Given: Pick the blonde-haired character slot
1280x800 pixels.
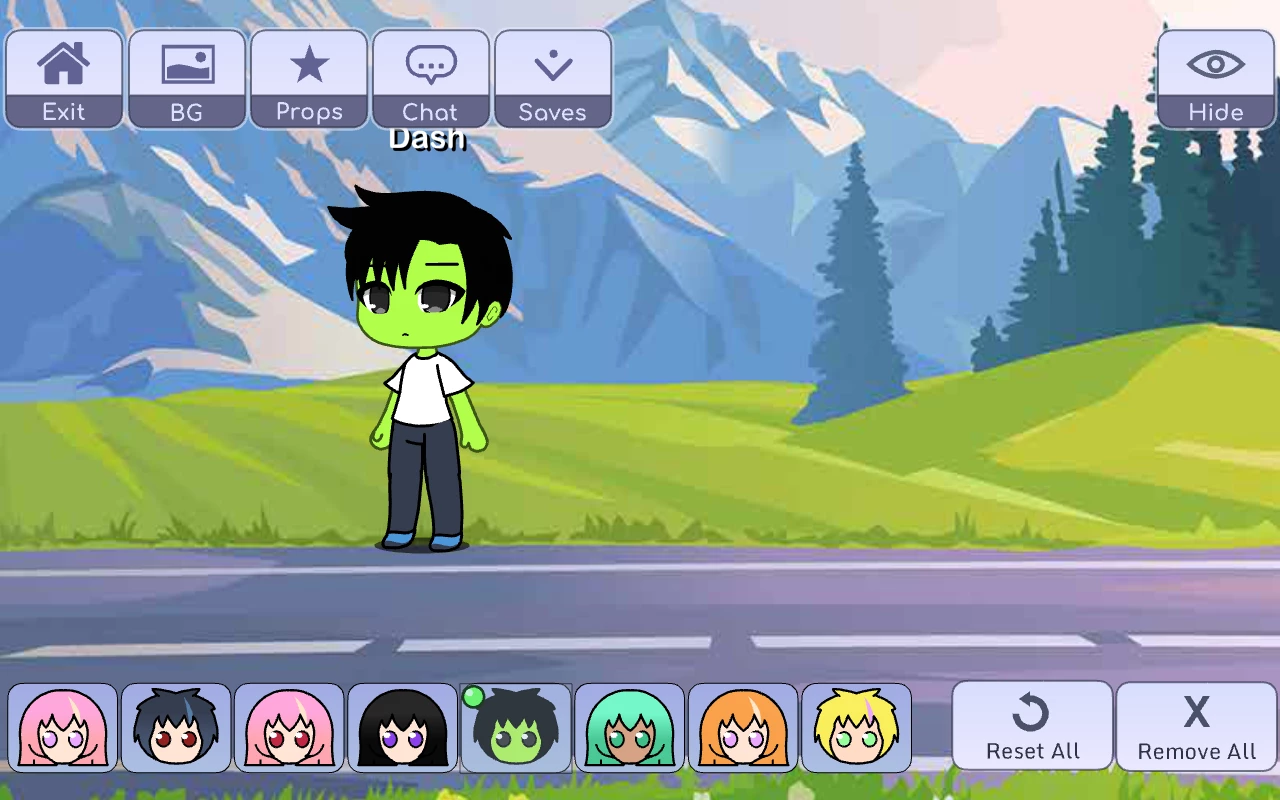Looking at the screenshot, I should 856,728.
